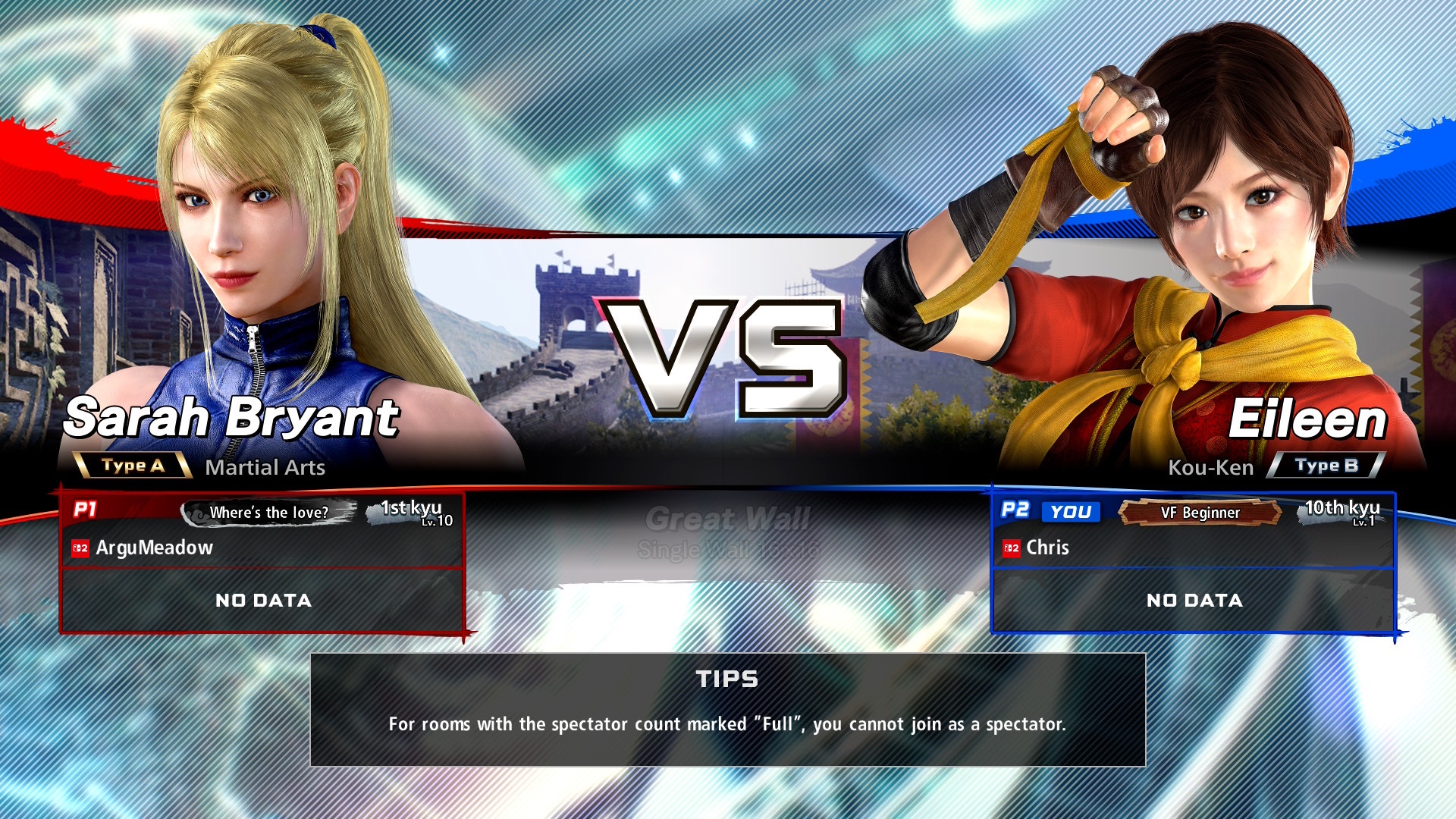Choose the Type A costume label
1456x819 pixels.
(133, 466)
